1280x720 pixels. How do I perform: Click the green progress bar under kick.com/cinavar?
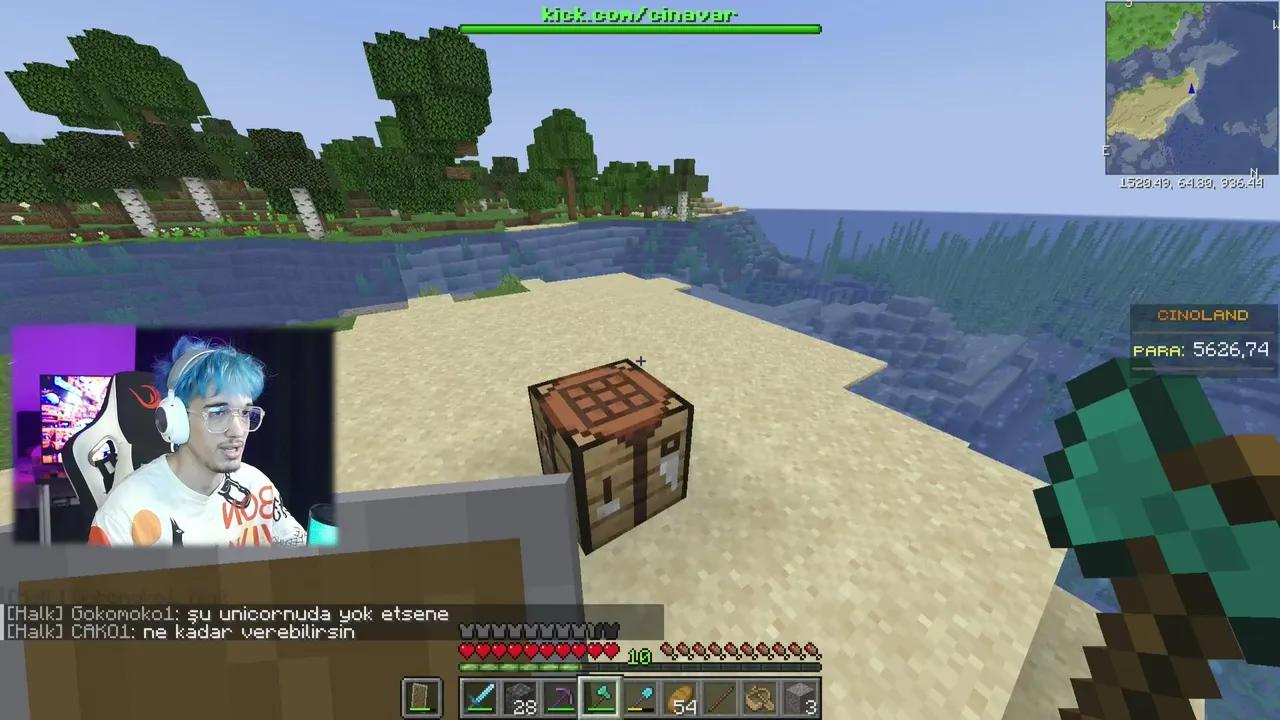(x=639, y=30)
